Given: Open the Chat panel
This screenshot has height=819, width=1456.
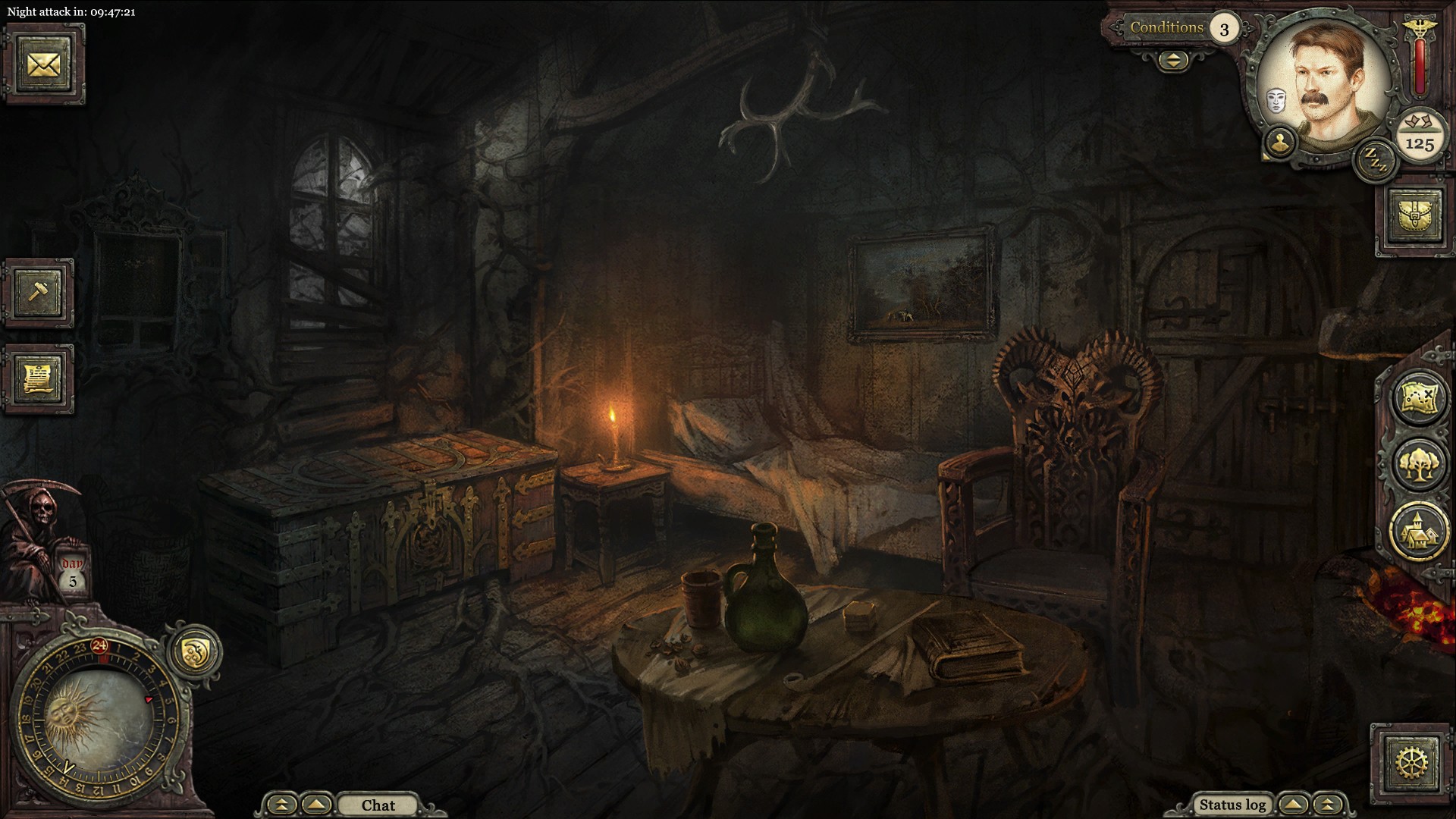Looking at the screenshot, I should (378, 805).
